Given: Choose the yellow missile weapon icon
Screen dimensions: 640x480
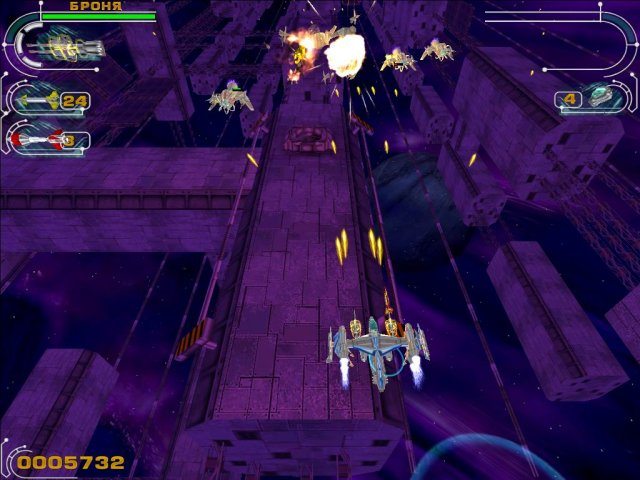Looking at the screenshot, I should 39,100.
